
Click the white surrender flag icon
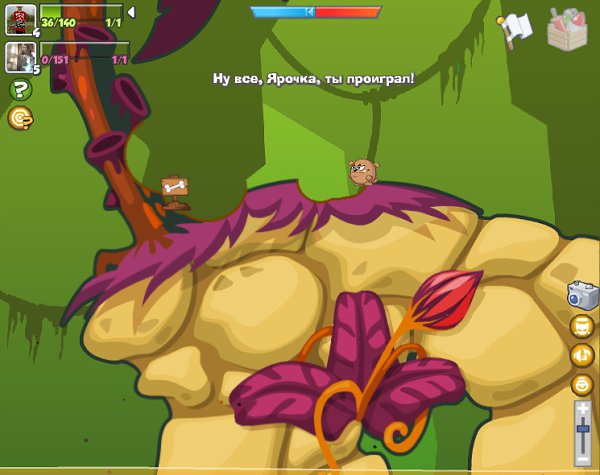pyautogui.click(x=514, y=30)
